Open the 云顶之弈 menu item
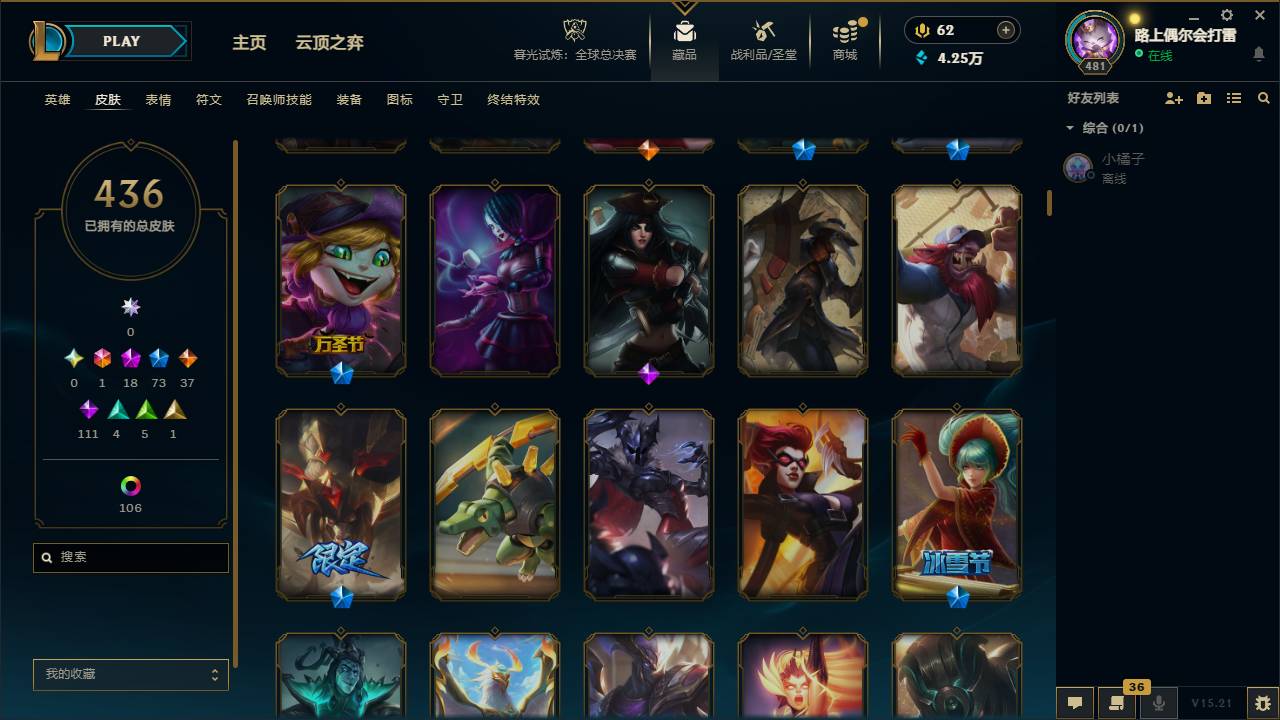The image size is (1280, 720). point(330,43)
